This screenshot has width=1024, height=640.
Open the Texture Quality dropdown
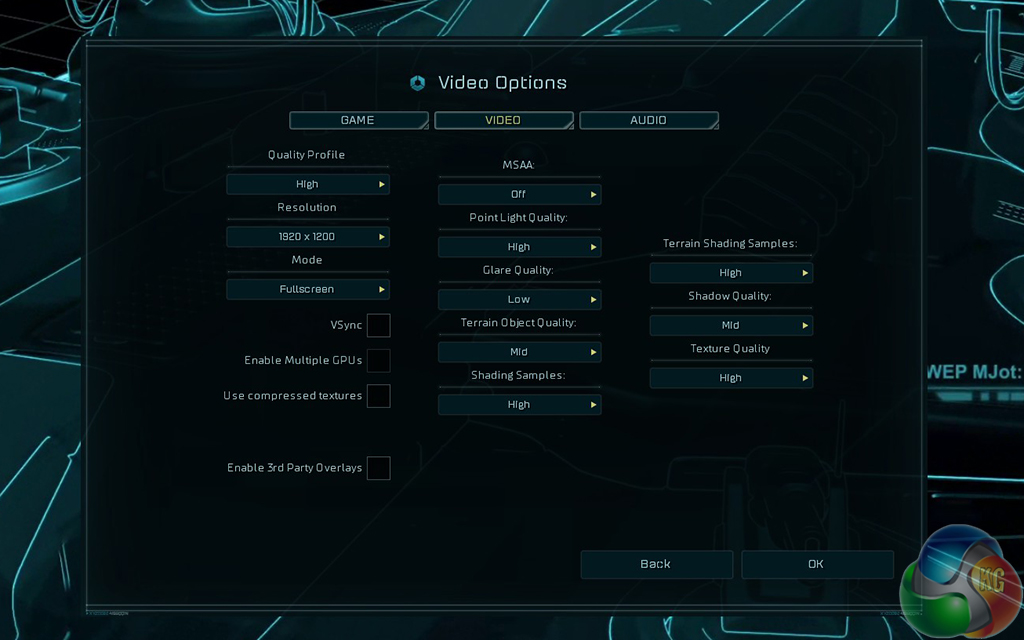[x=731, y=378]
